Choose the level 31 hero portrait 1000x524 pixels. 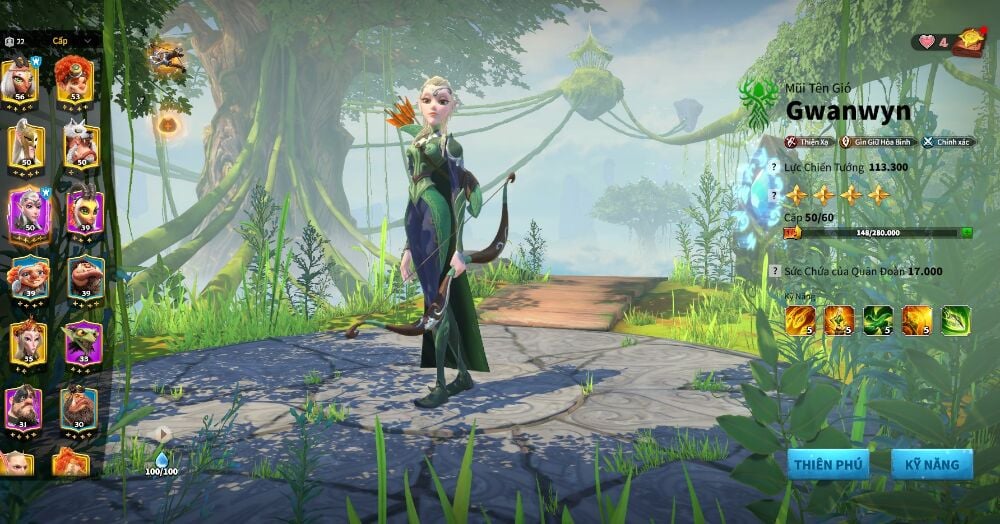coord(24,408)
